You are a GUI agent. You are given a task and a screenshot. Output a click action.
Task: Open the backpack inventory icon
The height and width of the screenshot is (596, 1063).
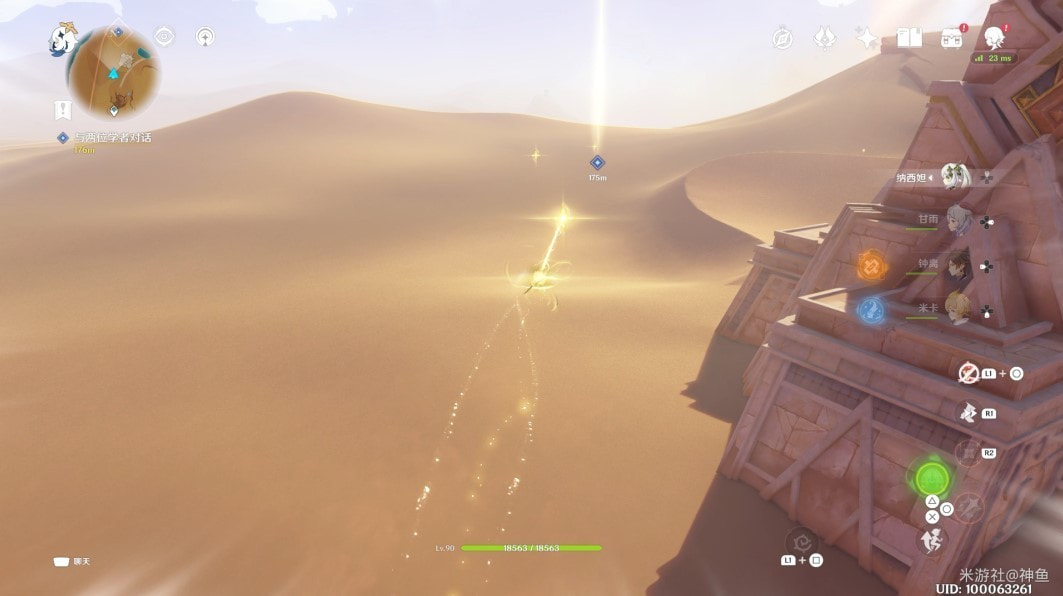[951, 38]
